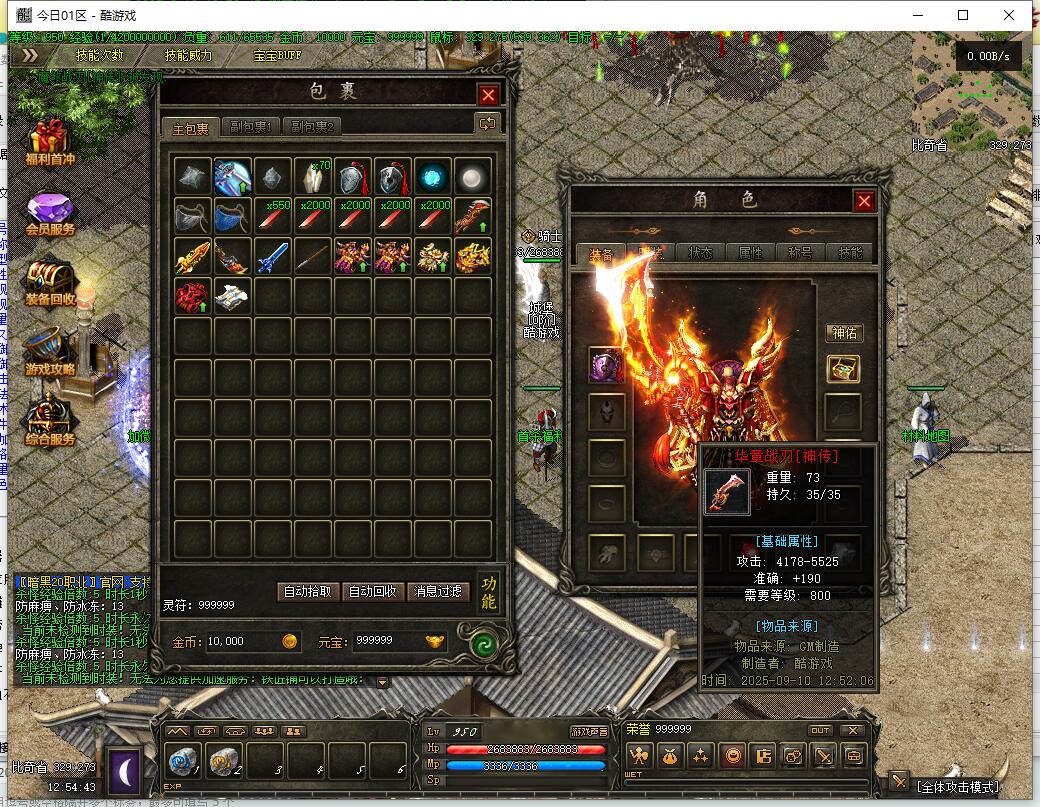Switch to the 副包裹1 tab
Viewport: 1040px width, 807px height.
250,127
